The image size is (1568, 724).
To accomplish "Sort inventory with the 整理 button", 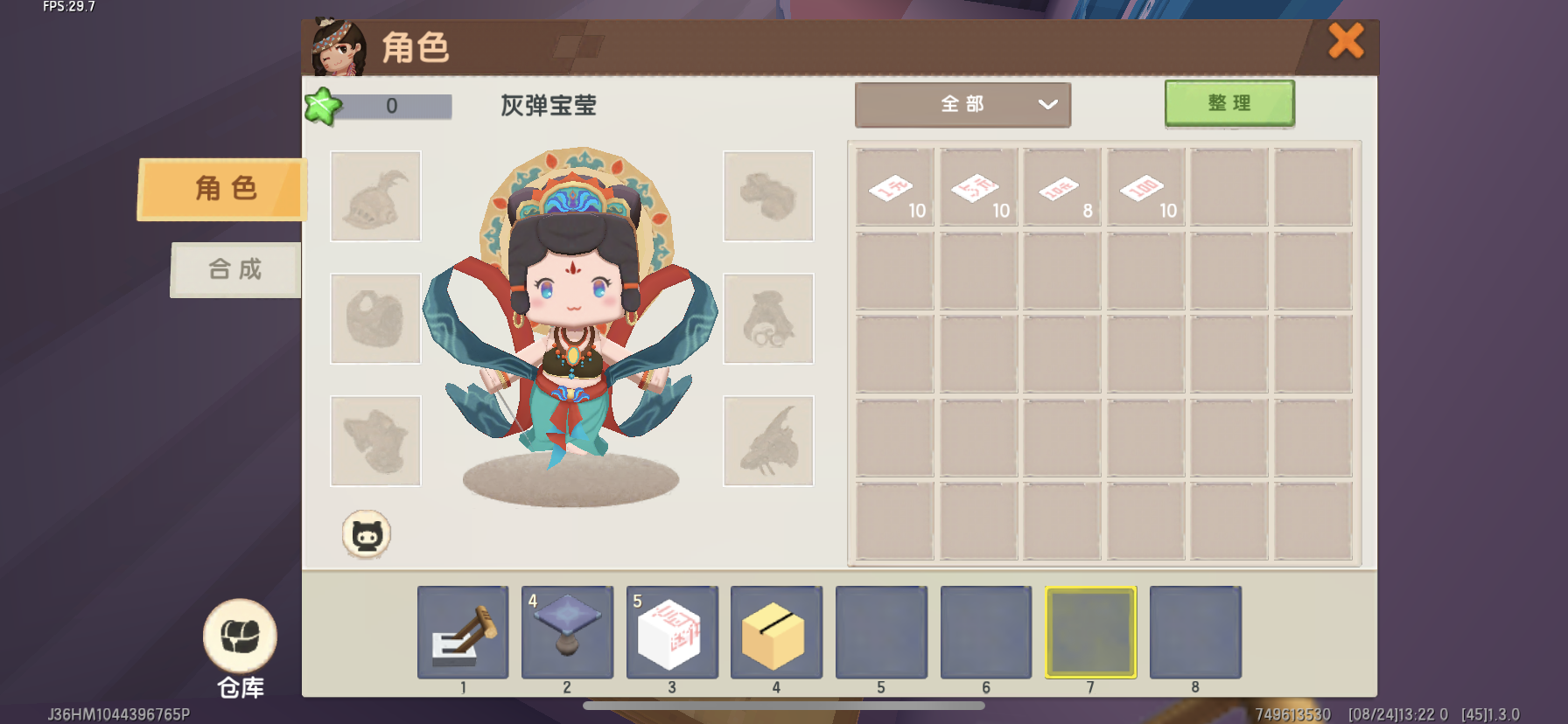I will [x=1228, y=103].
